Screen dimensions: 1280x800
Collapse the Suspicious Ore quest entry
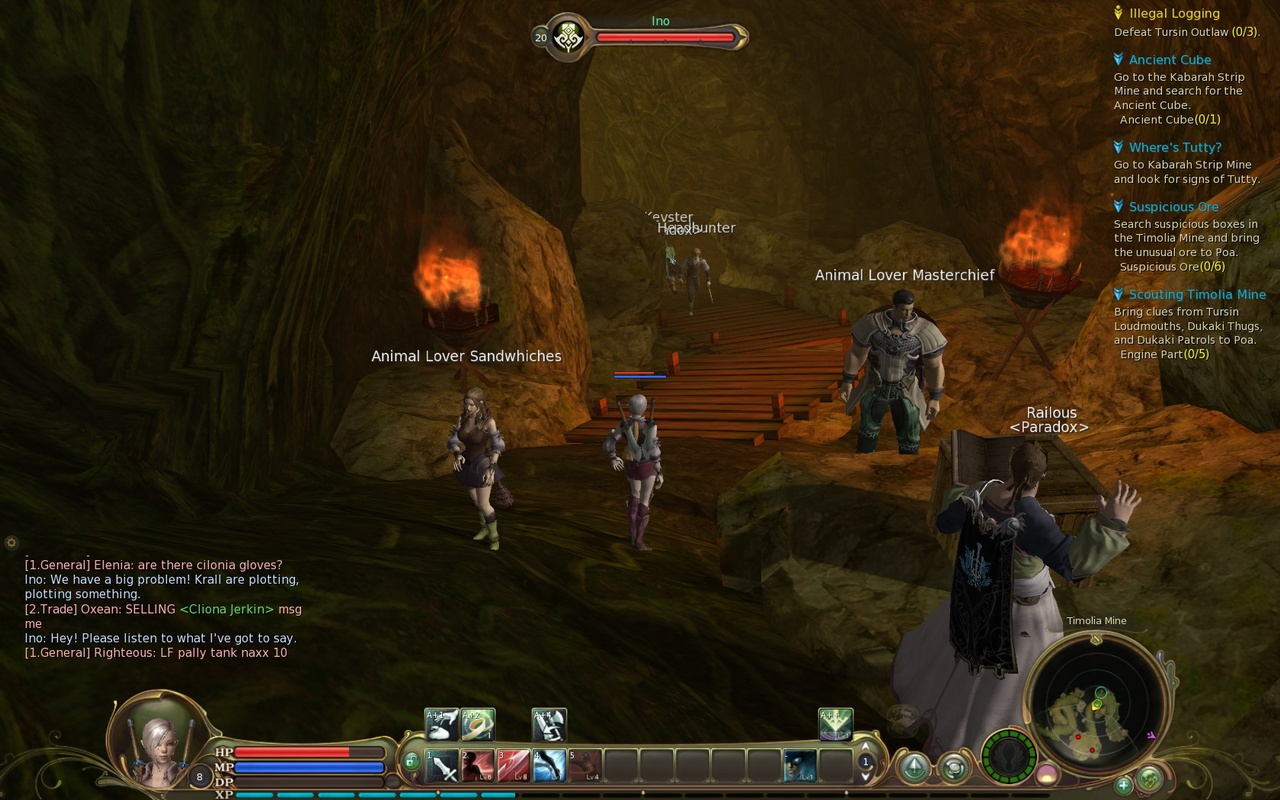[x=1118, y=207]
